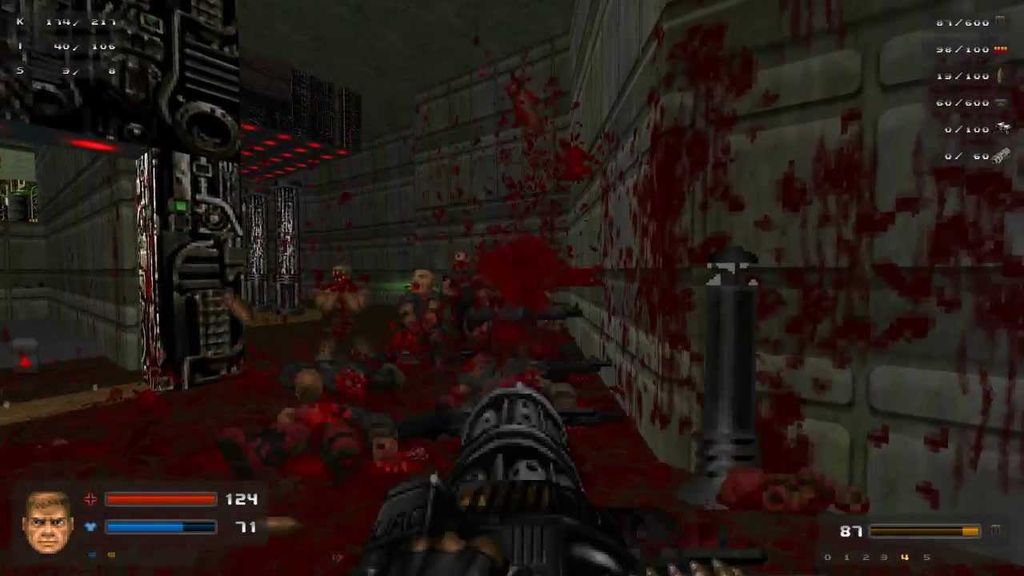The image size is (1024, 576).
Task: Switch to weapon slot 1
Action: click(x=846, y=557)
